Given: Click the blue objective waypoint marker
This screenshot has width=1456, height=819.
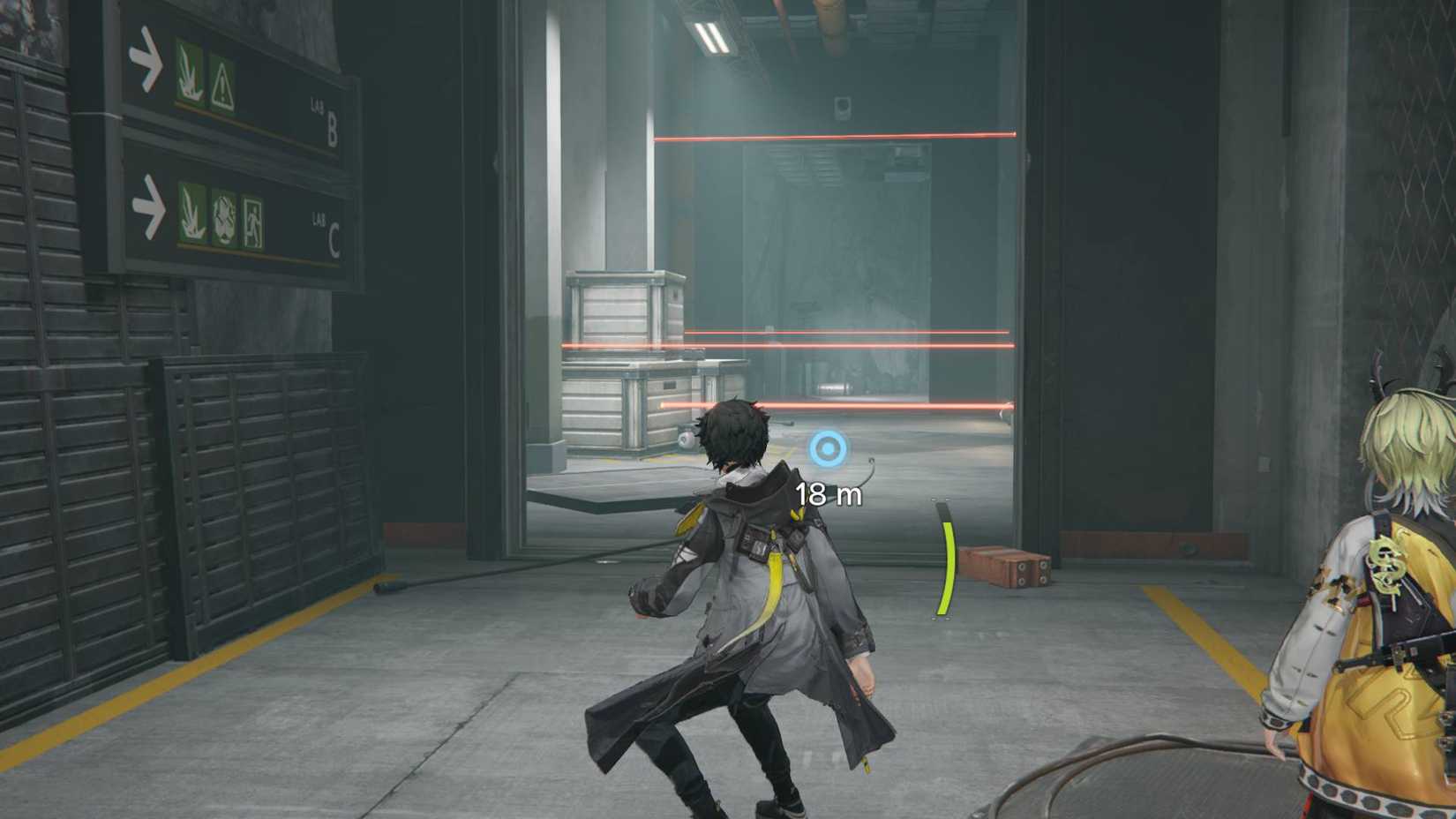Looking at the screenshot, I should (x=828, y=448).
